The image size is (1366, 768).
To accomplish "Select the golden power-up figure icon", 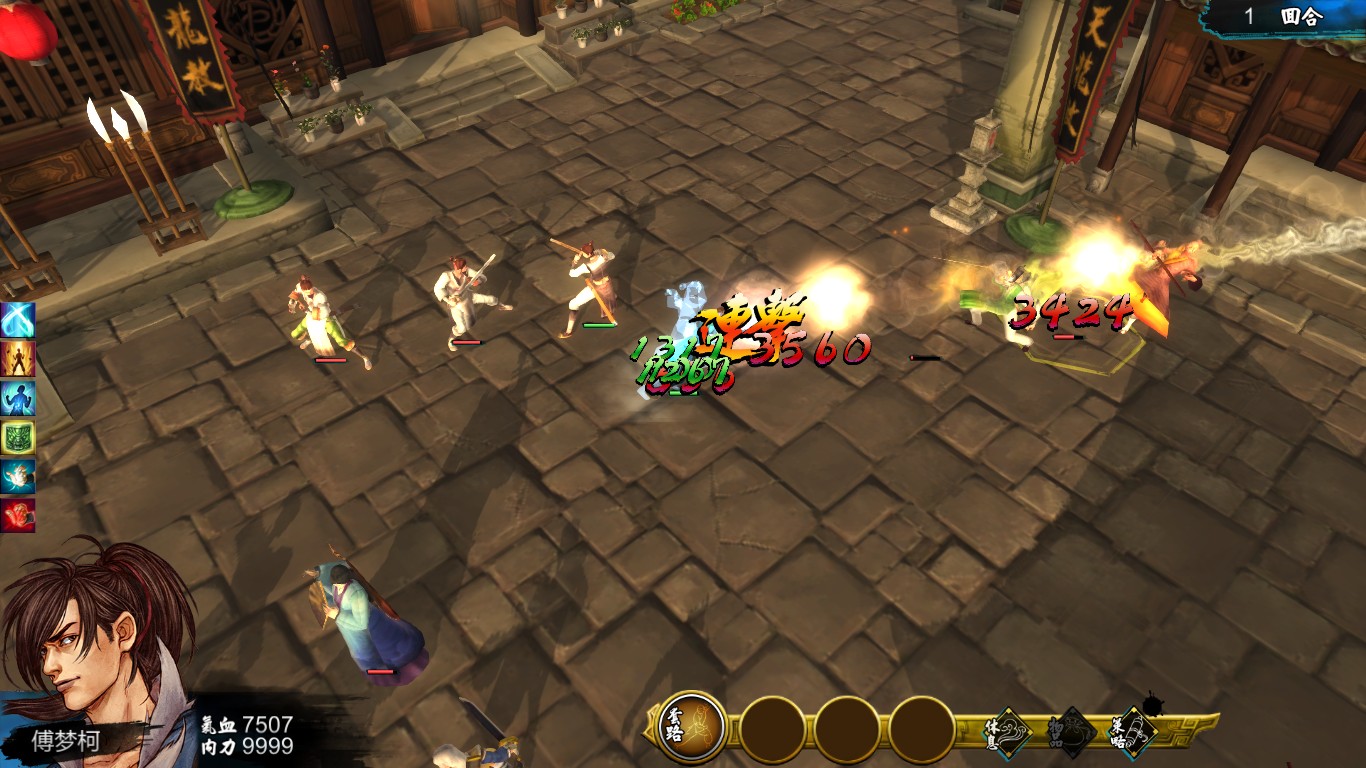I will pyautogui.click(x=18, y=359).
